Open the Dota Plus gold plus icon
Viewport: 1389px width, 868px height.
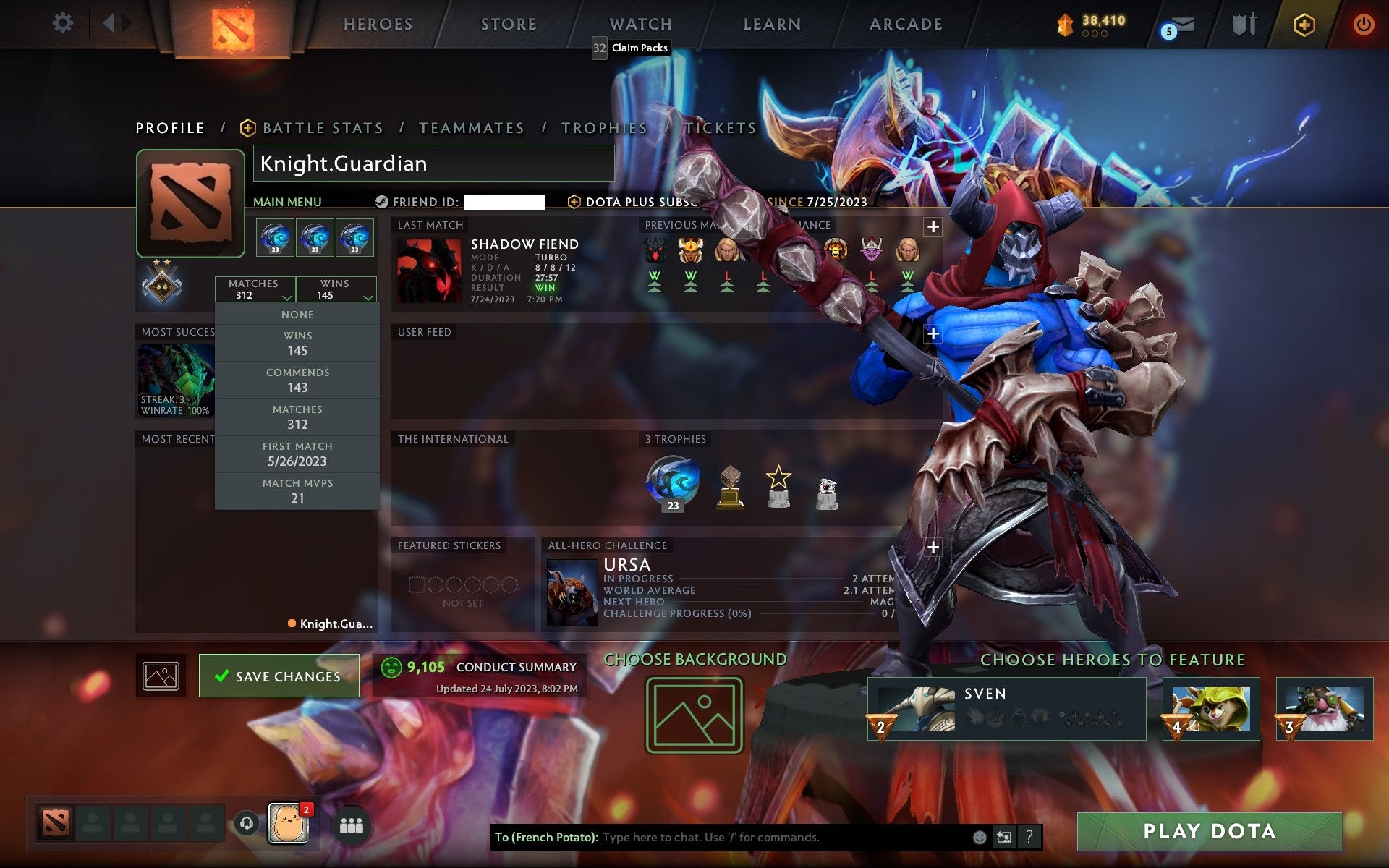1304,24
